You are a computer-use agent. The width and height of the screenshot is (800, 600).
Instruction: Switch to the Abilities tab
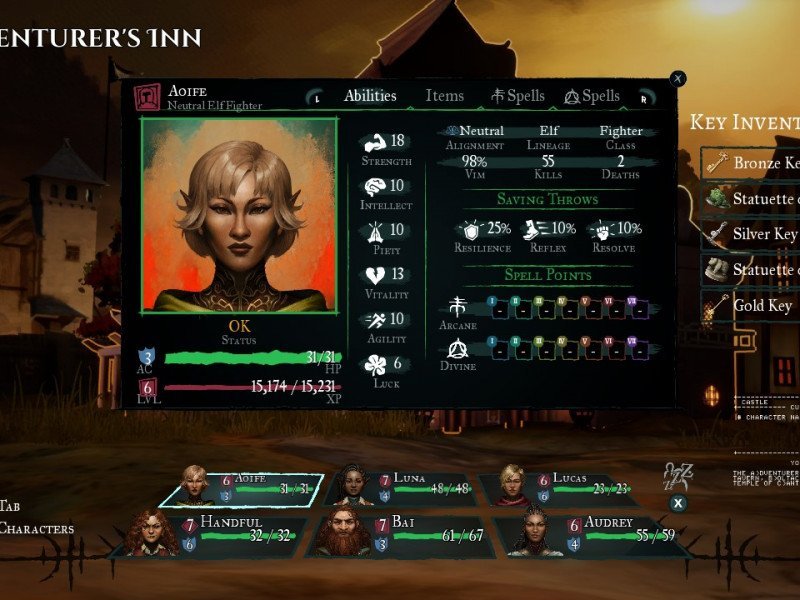coord(370,96)
